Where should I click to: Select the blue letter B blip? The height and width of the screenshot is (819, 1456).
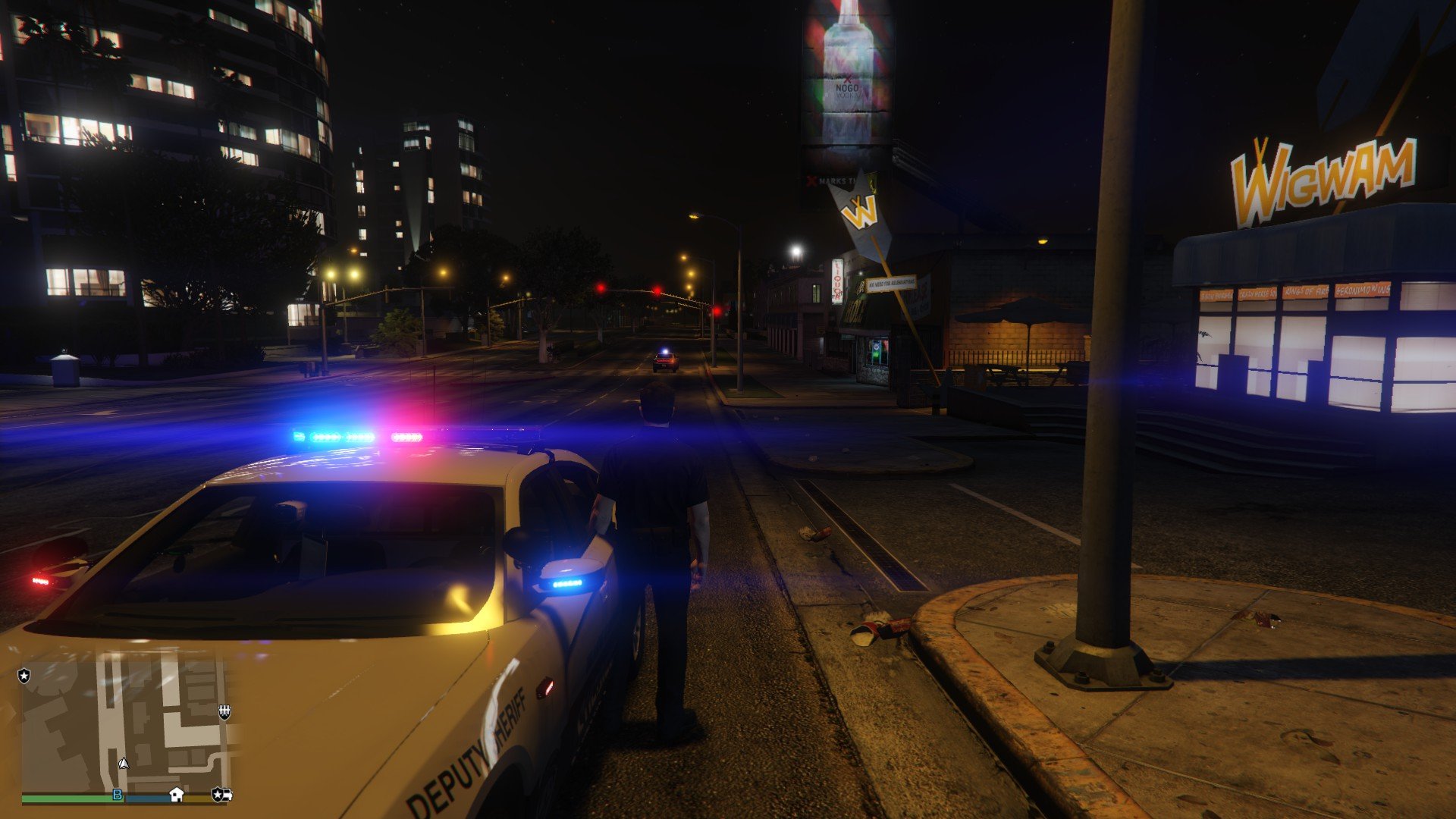coord(118,794)
